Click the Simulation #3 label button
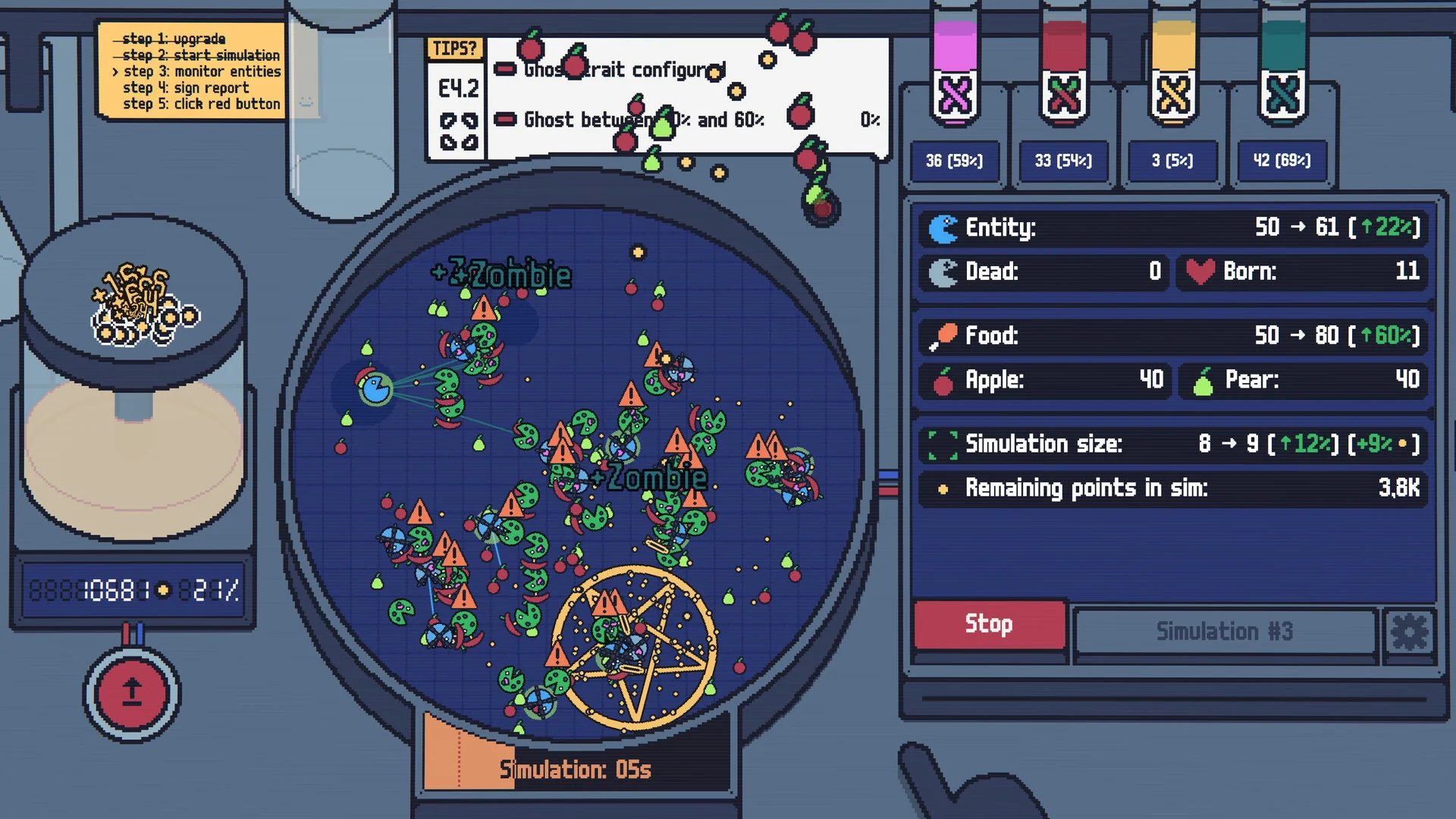1456x819 pixels. [x=1224, y=632]
